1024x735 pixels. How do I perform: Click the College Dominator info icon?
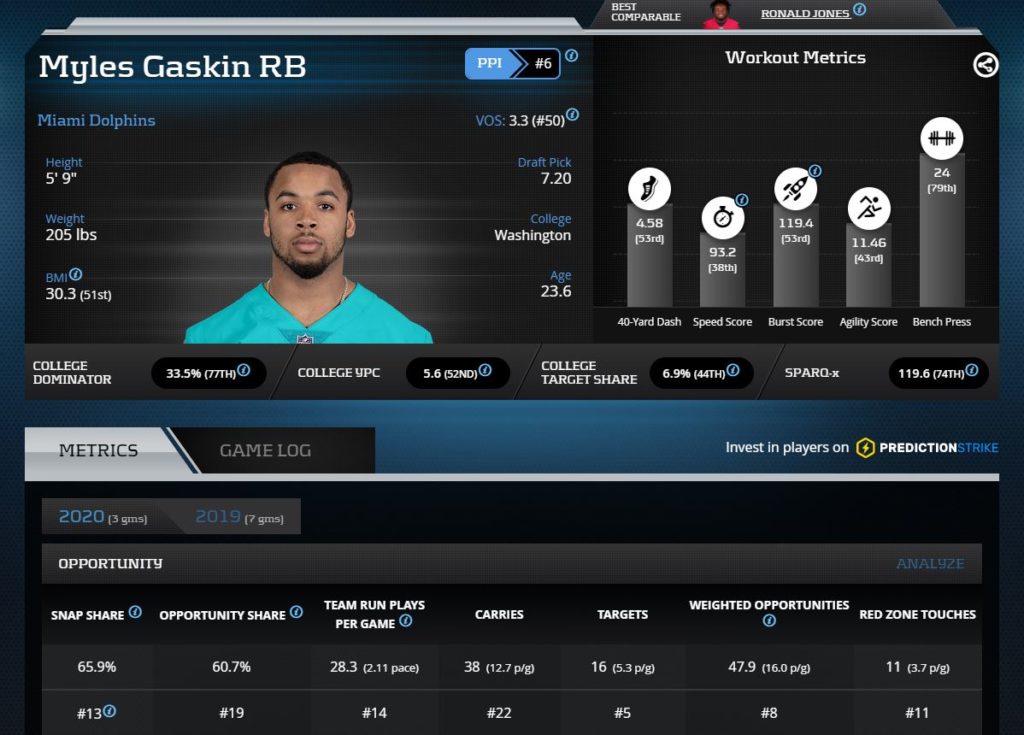pos(244,371)
